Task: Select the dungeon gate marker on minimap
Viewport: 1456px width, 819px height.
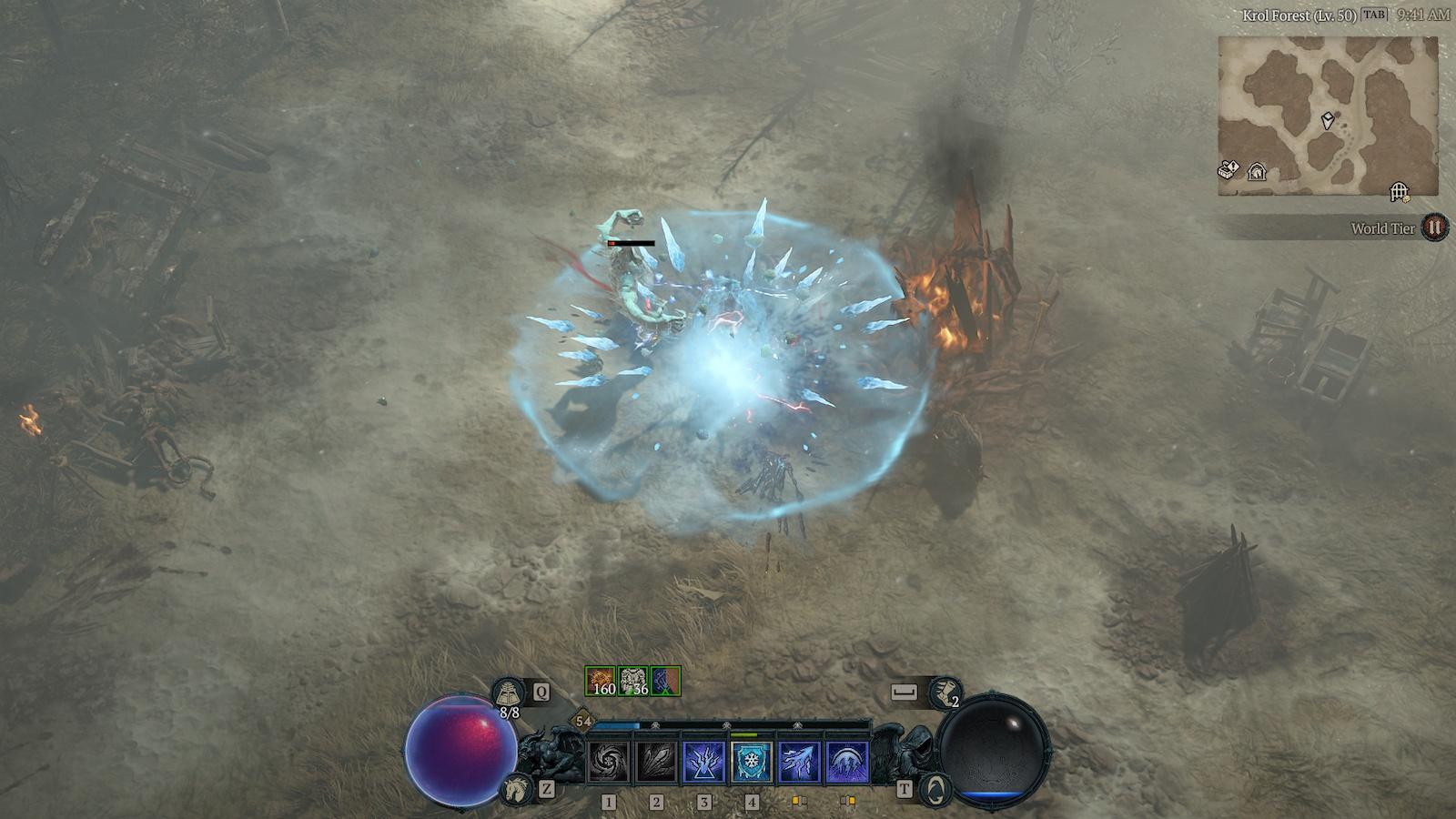Action: [x=1399, y=191]
